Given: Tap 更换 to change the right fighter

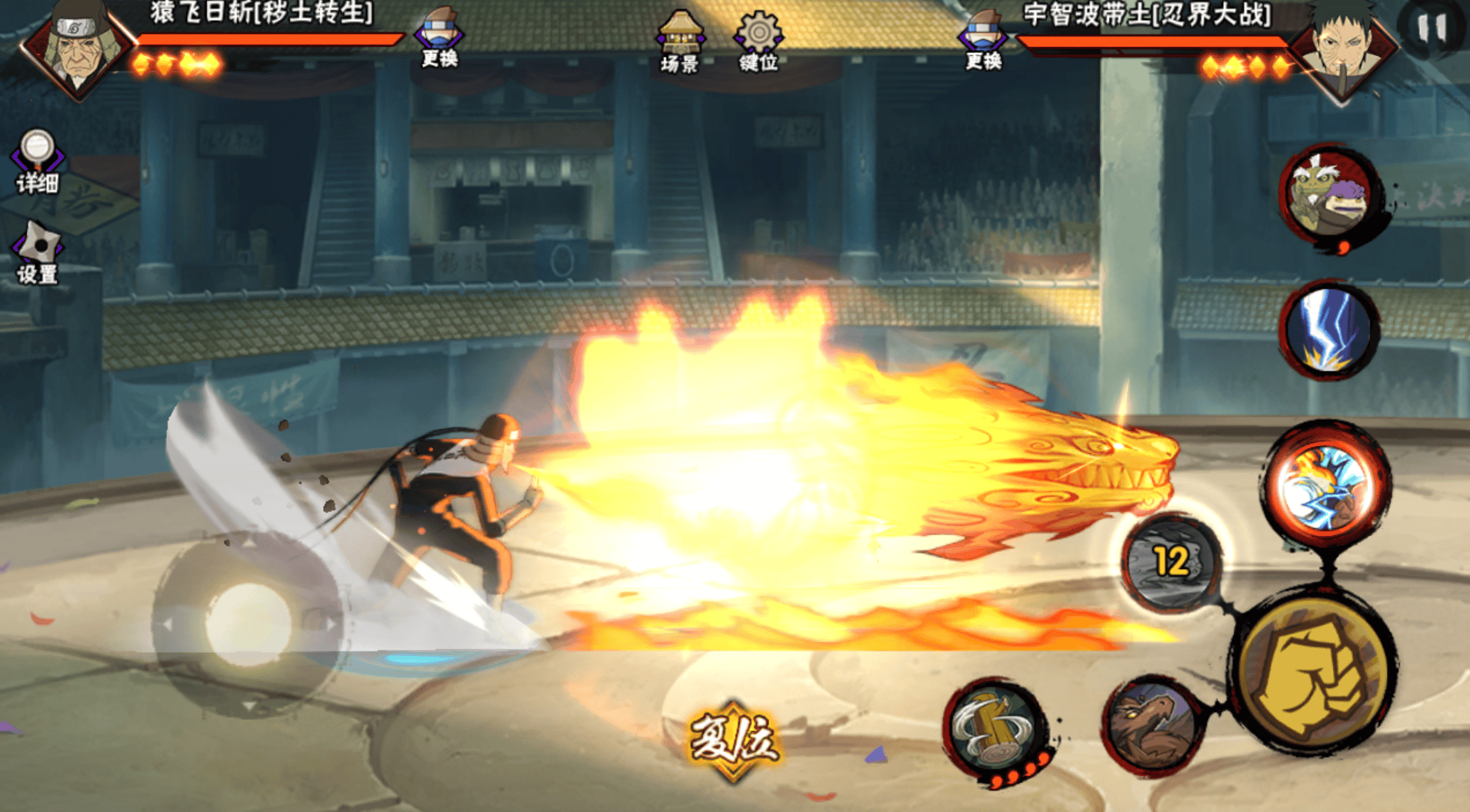Looking at the screenshot, I should point(983,40).
